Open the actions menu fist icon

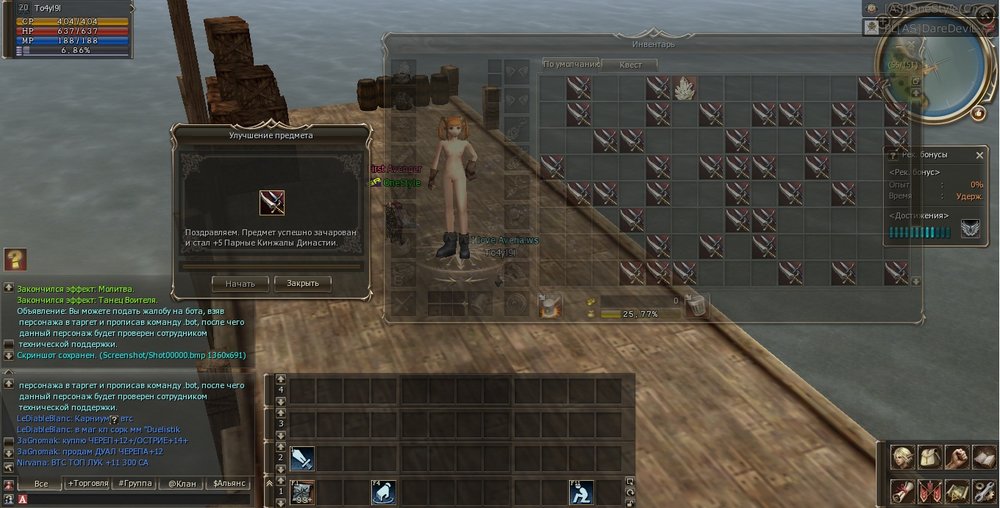[957, 459]
